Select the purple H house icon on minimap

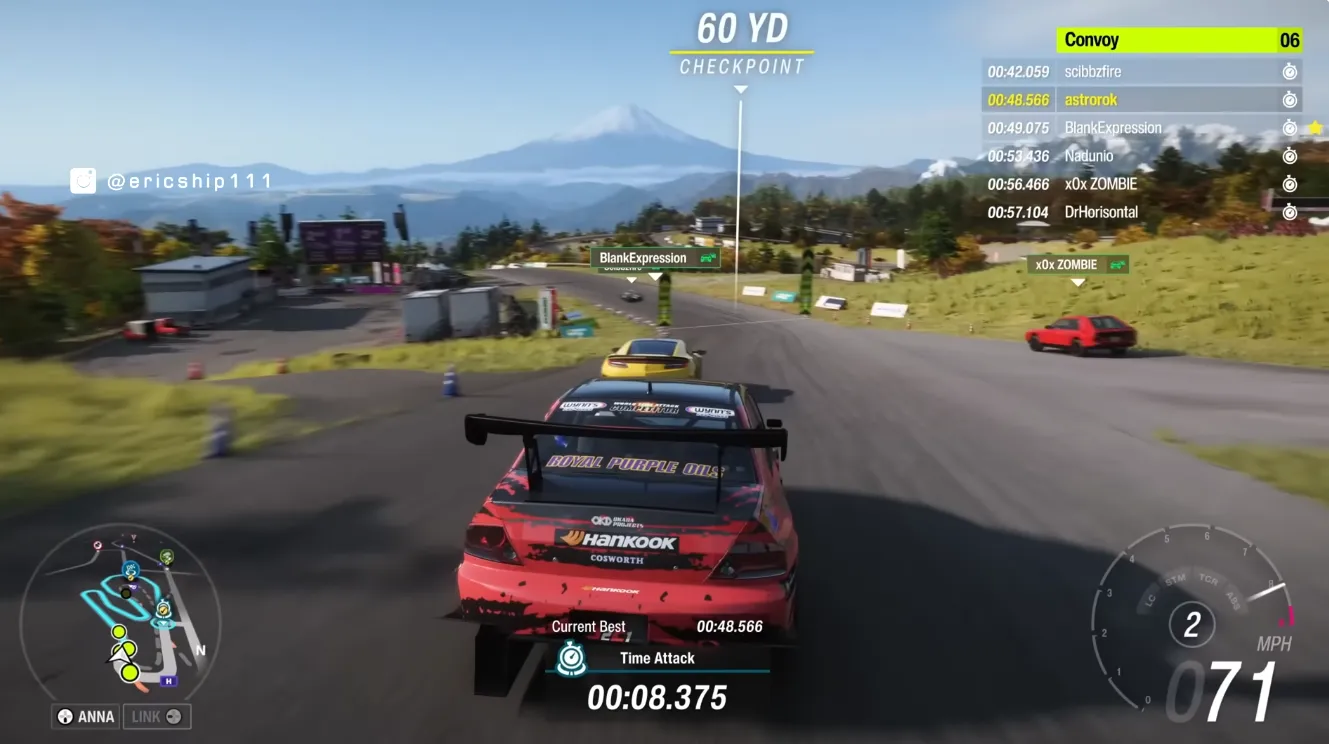[x=167, y=681]
